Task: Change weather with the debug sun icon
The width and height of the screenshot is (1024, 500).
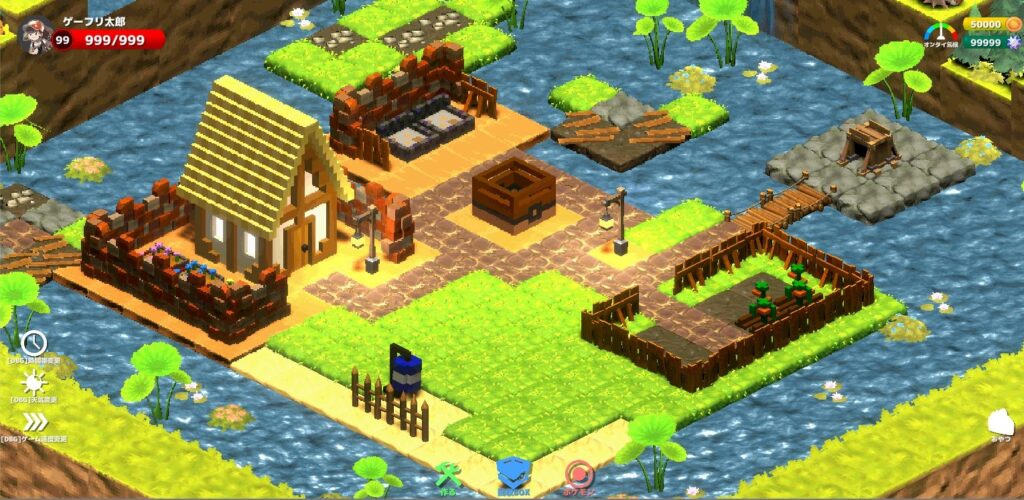Action: 35,382
